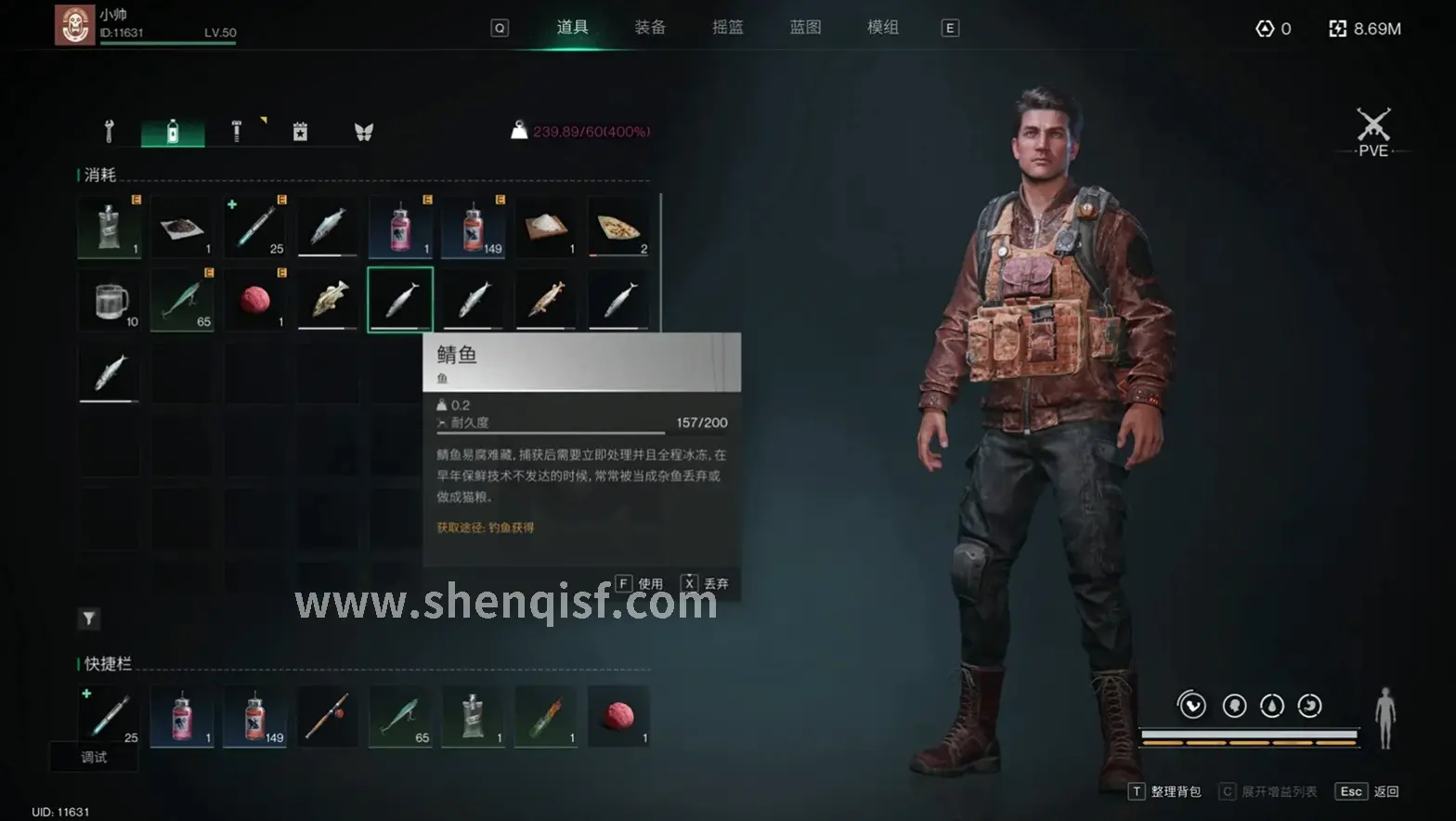Viewport: 1456px width, 821px height.
Task: Show the wrench tools category
Action: 110,132
